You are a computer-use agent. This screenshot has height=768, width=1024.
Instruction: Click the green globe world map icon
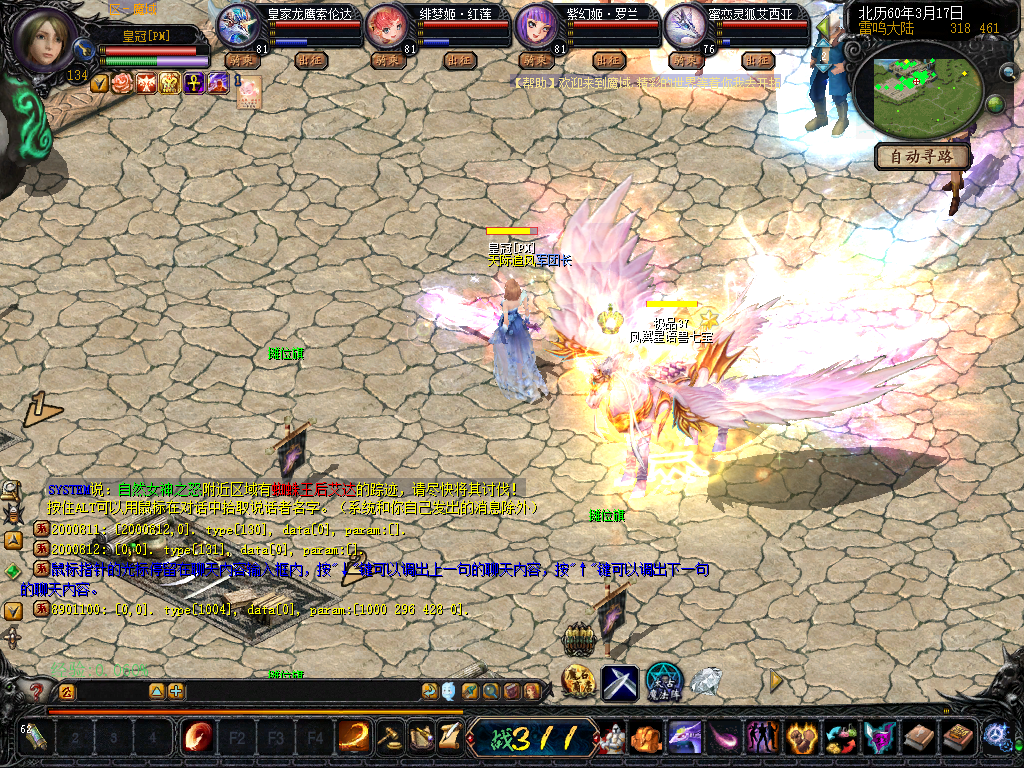pos(995,104)
